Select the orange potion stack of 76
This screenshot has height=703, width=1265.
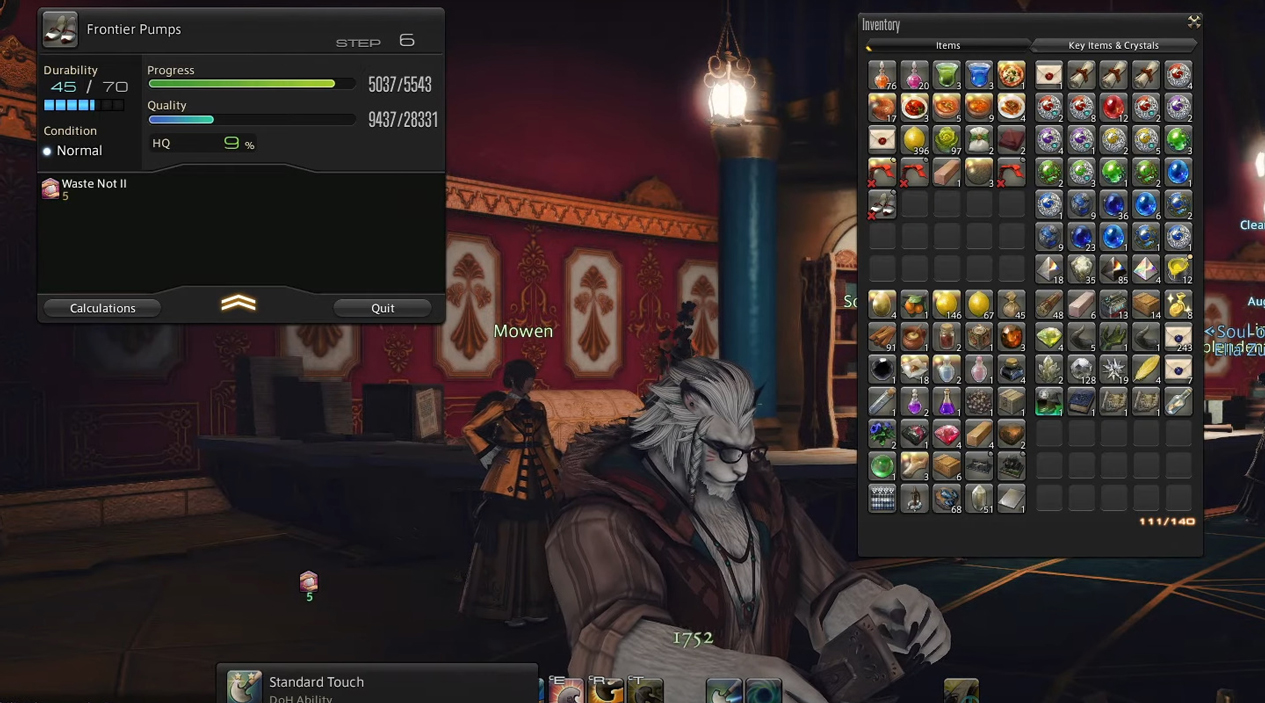(881, 75)
